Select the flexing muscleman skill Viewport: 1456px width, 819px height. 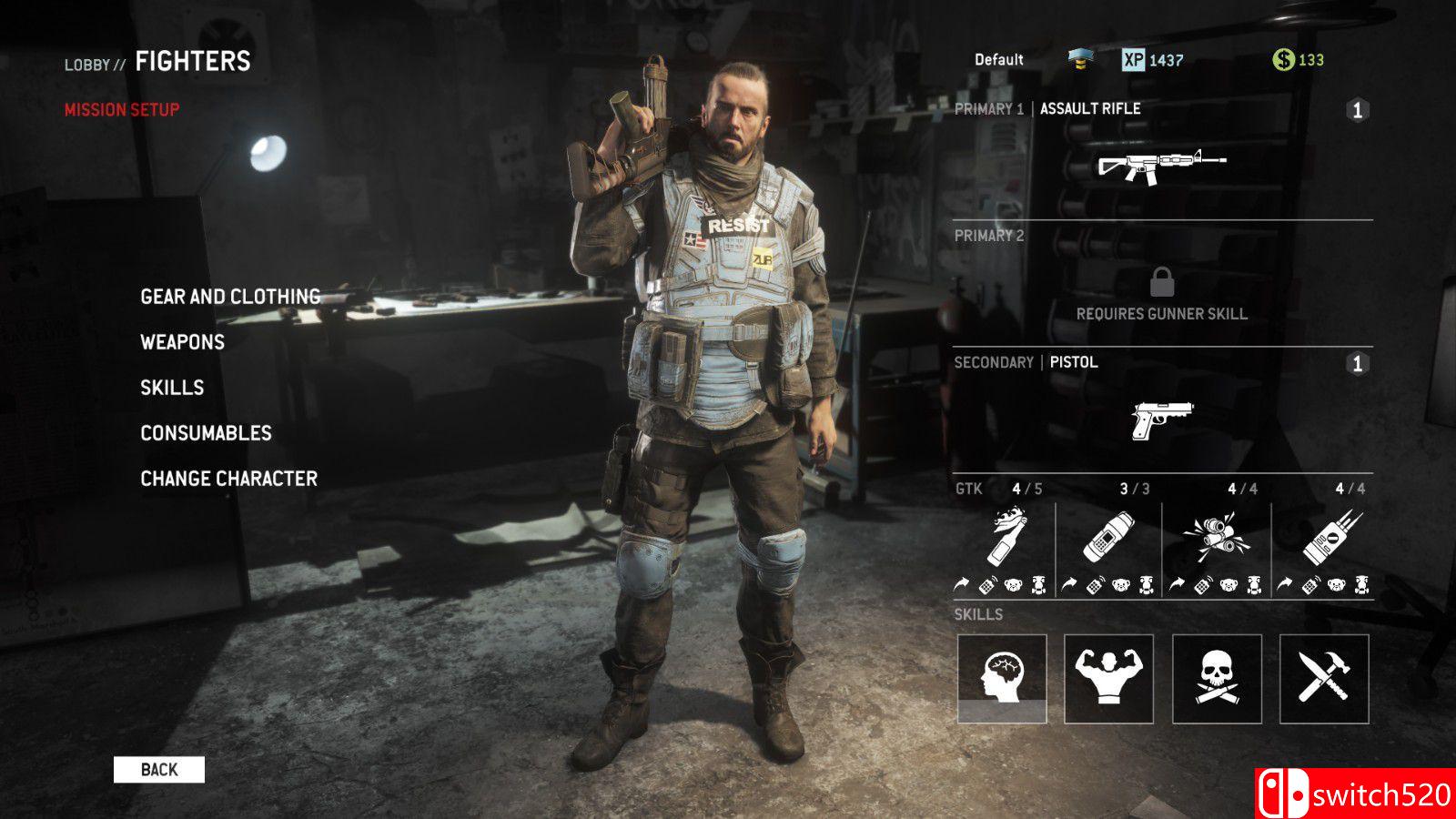tap(1108, 679)
